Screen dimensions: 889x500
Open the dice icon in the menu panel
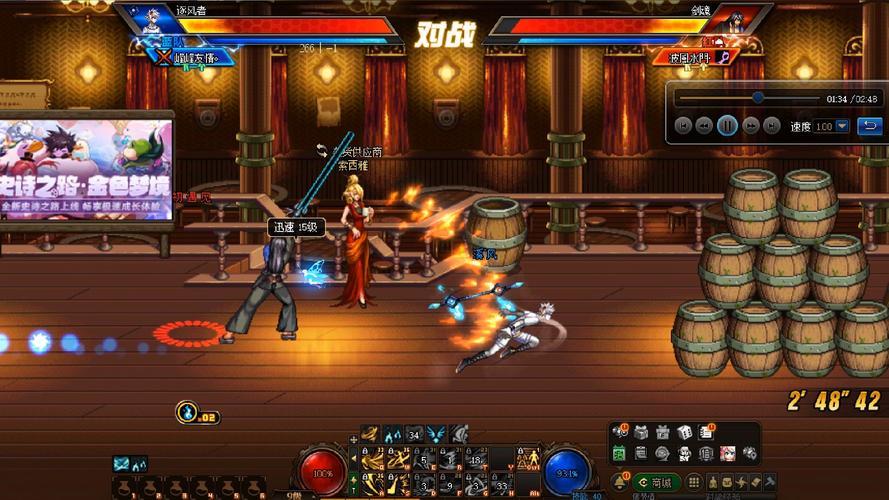pos(686,433)
